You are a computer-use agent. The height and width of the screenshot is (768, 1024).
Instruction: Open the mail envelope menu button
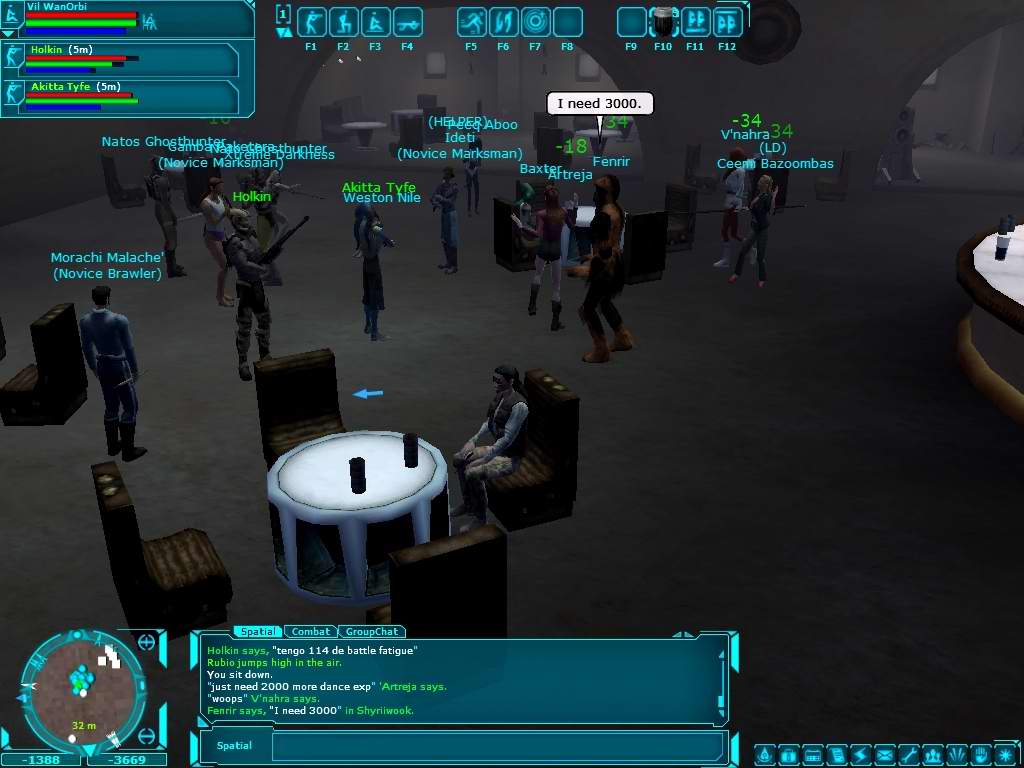point(884,754)
